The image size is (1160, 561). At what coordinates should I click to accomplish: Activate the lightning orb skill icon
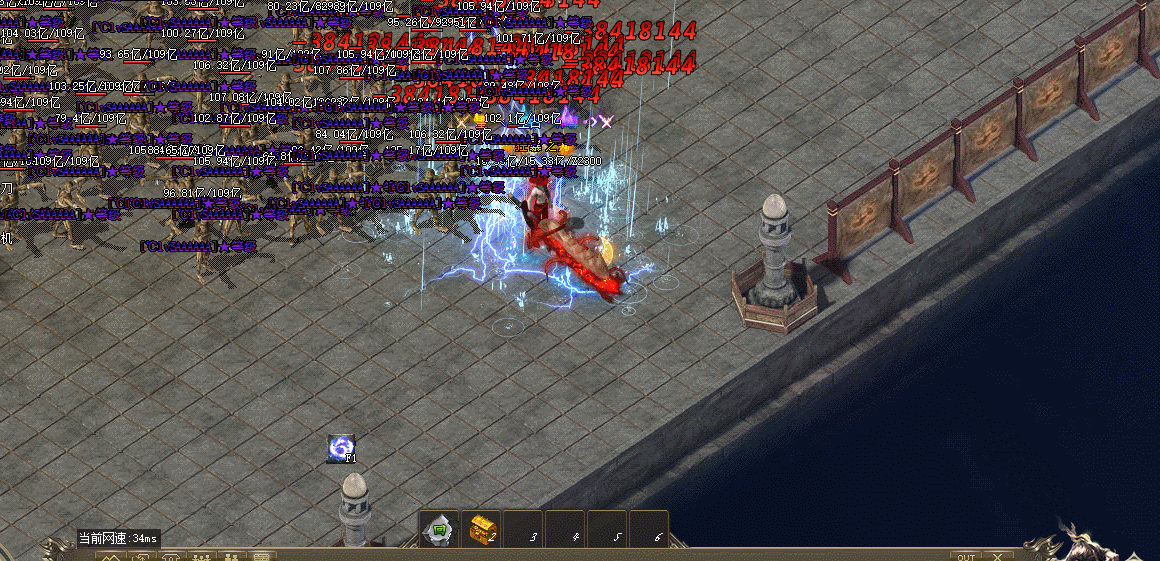[341, 449]
